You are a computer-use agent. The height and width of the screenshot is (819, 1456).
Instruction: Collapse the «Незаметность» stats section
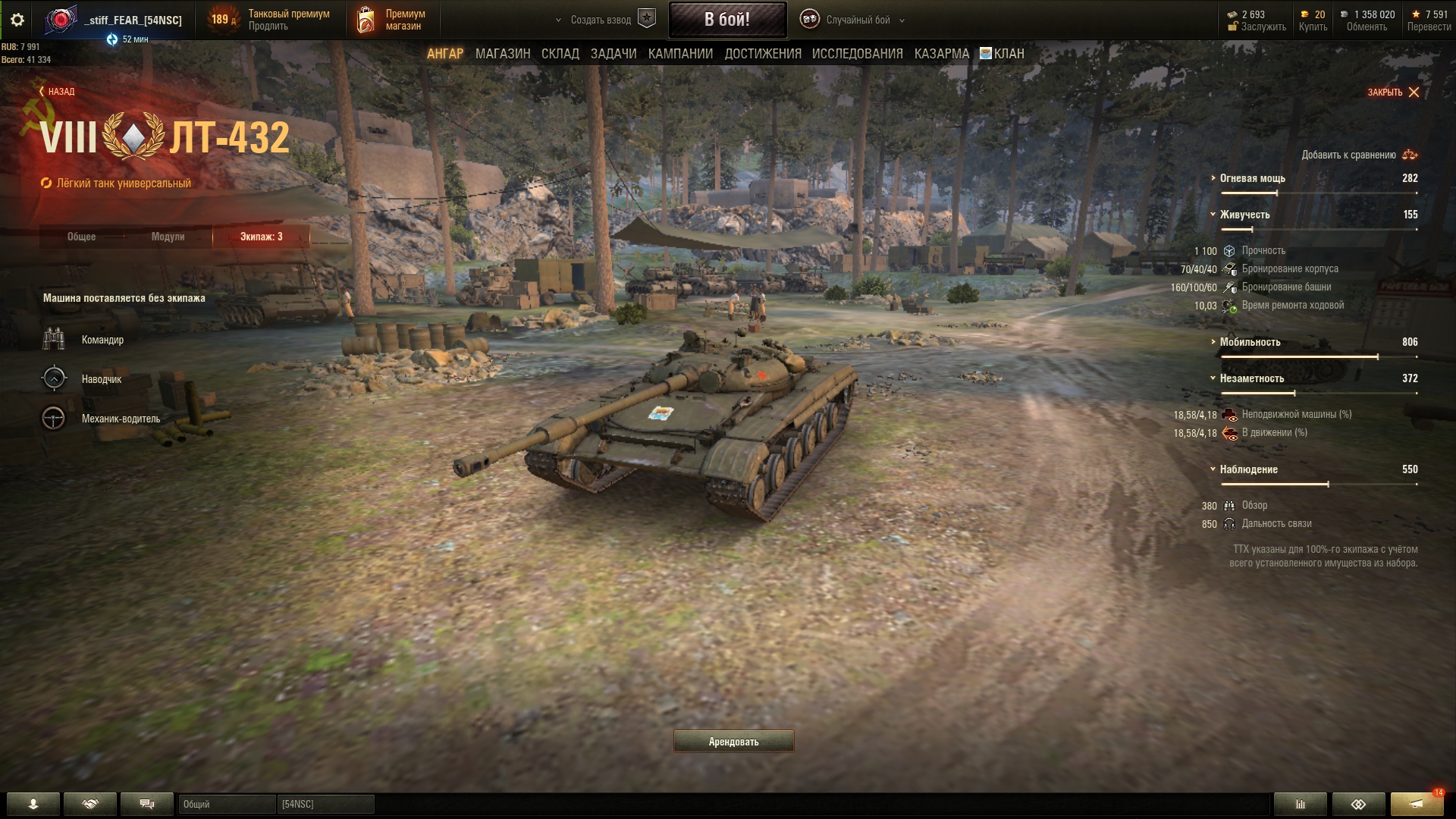click(1251, 378)
